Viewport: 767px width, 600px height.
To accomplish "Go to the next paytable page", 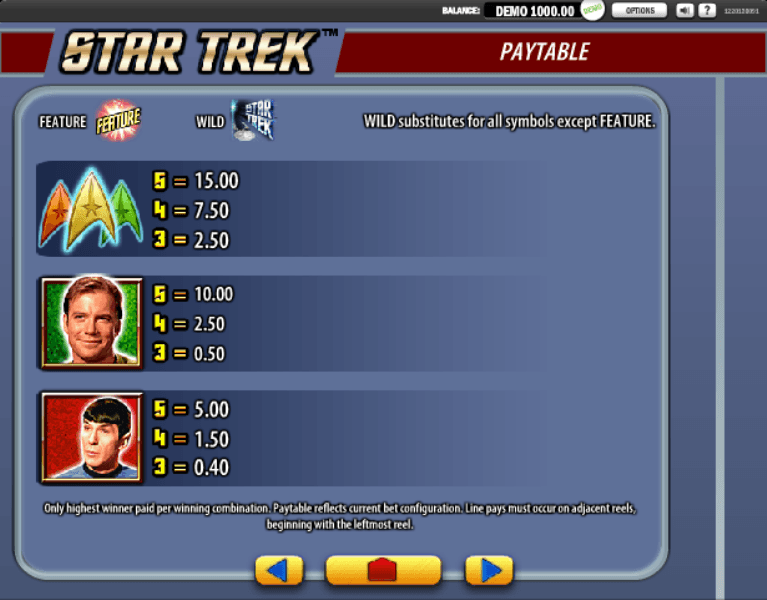I will pos(489,570).
